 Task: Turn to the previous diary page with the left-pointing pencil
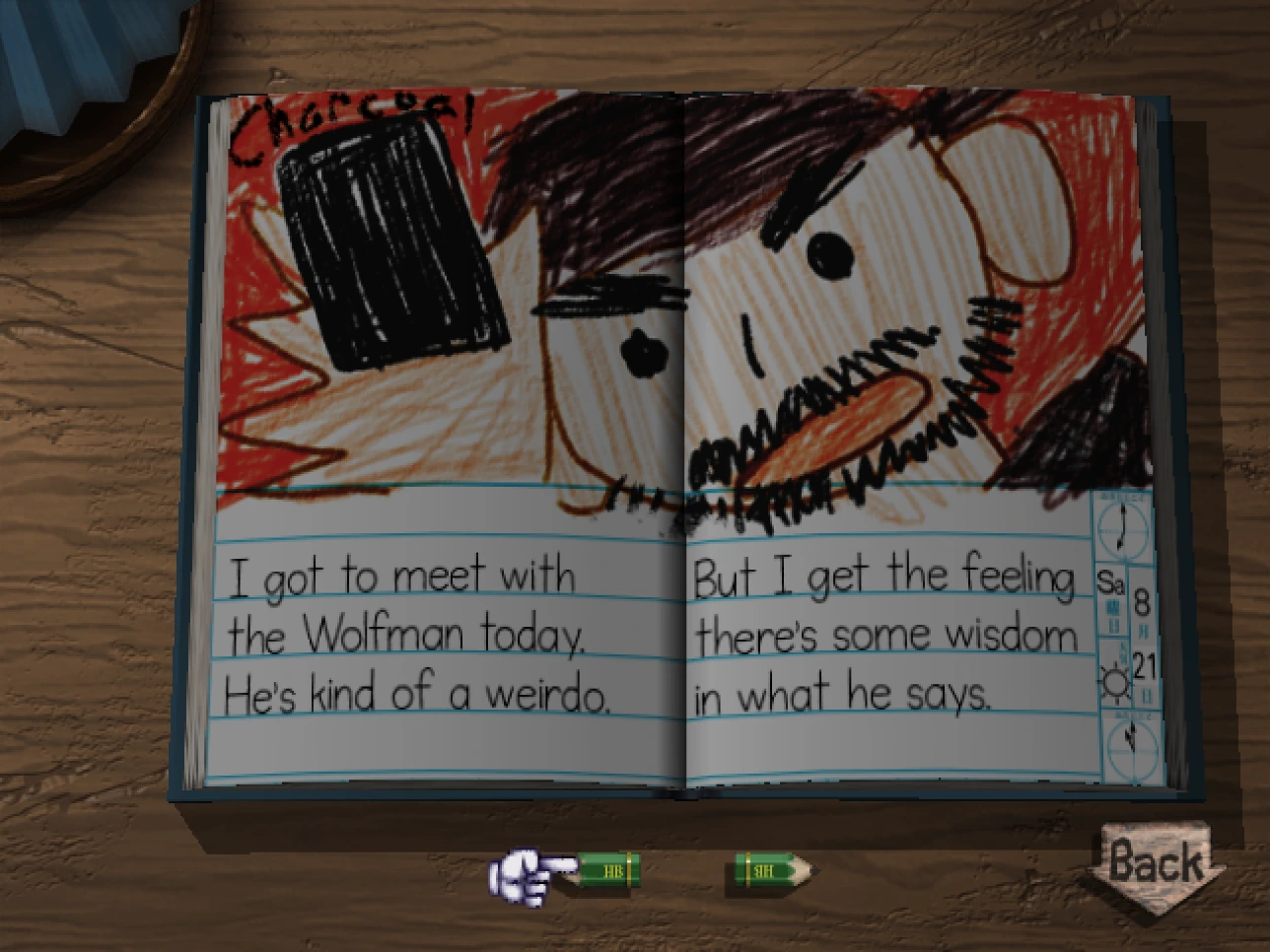(606, 870)
